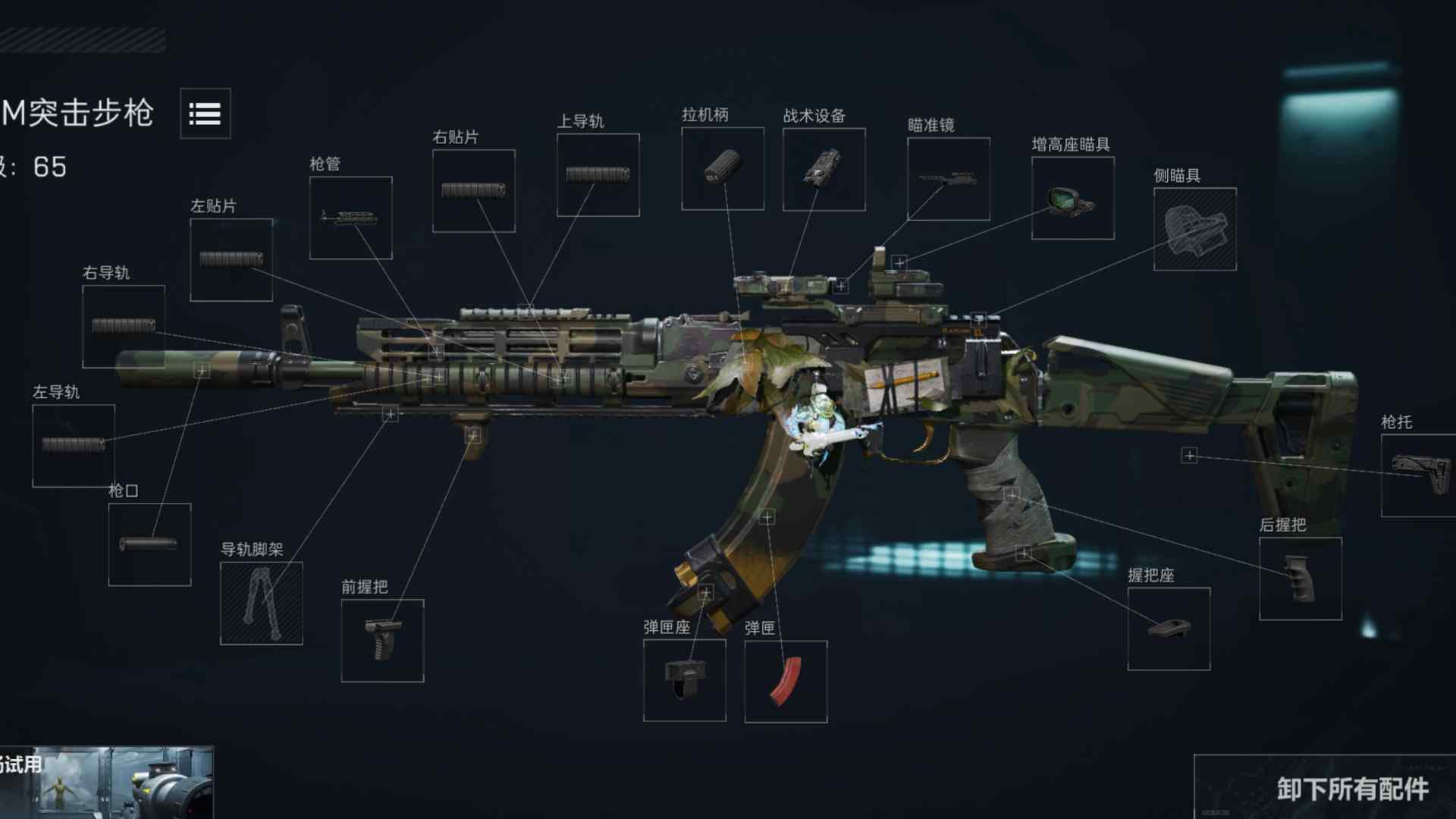
Task: Select the 上导轨 top rail attachment
Action: pos(598,174)
